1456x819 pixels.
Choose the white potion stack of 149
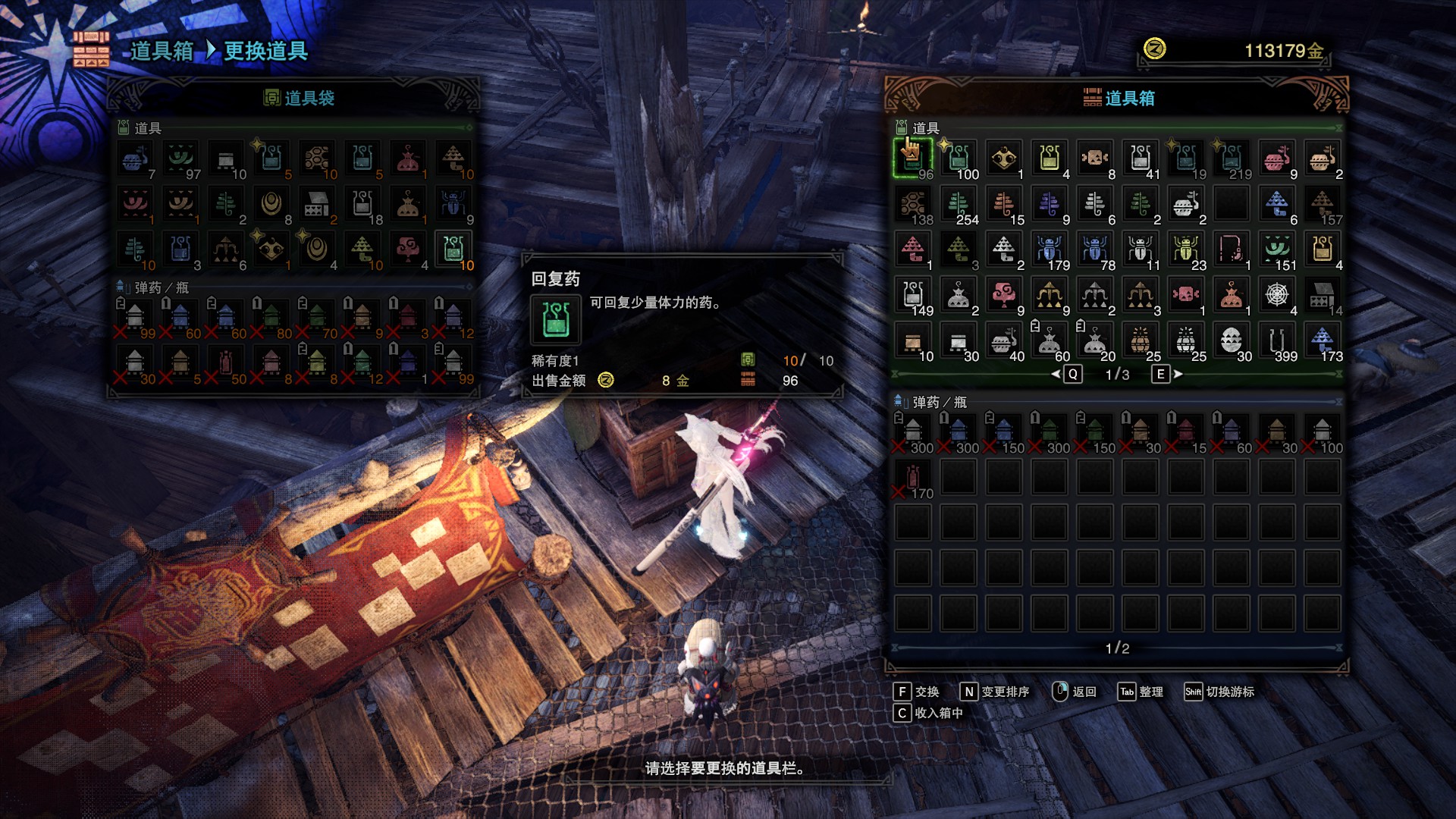coord(913,295)
